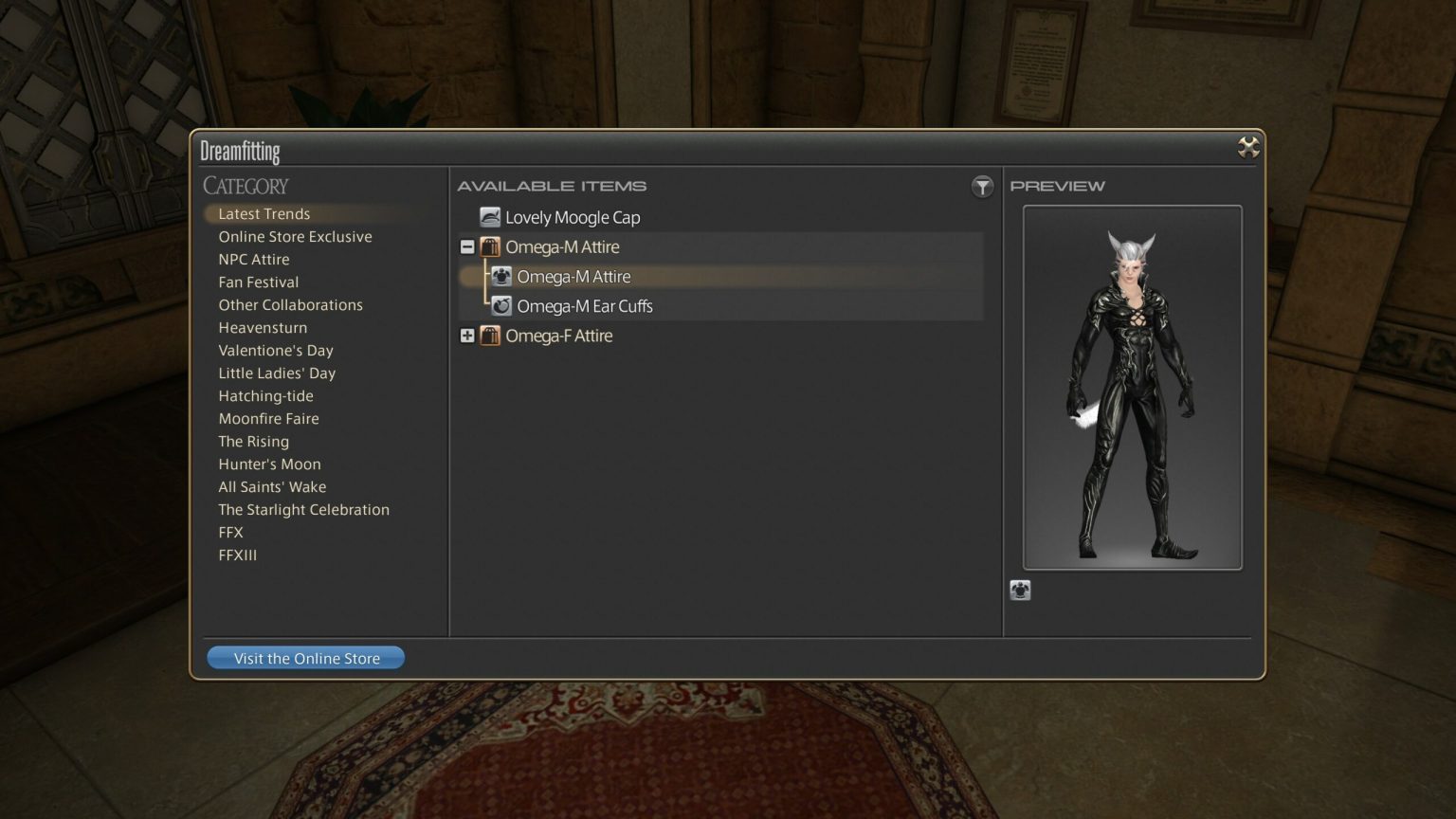
Task: Expand the Omega-F Attire group
Action: pos(466,336)
